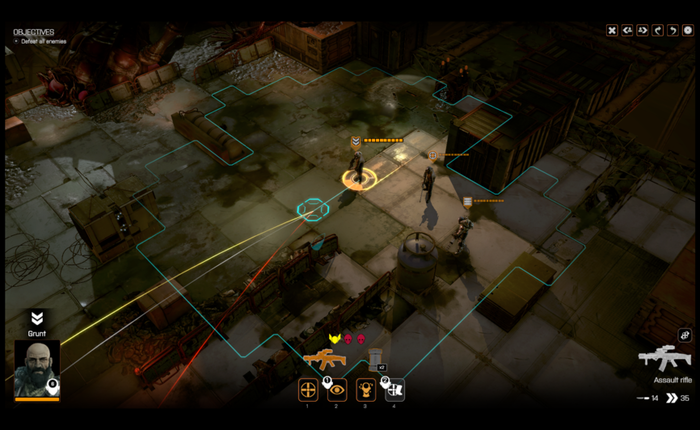Switch to the next squad member

click(x=642, y=30)
